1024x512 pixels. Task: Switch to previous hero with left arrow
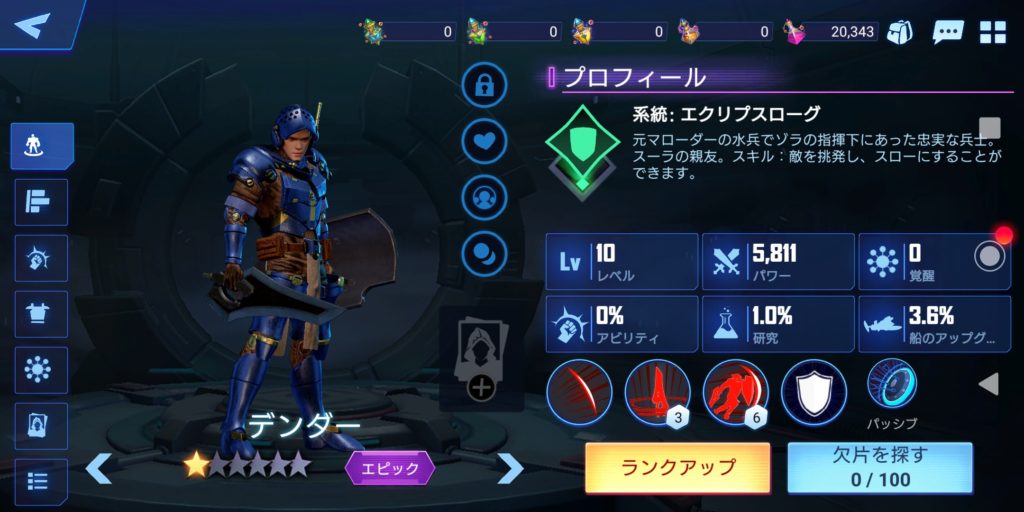click(98, 467)
